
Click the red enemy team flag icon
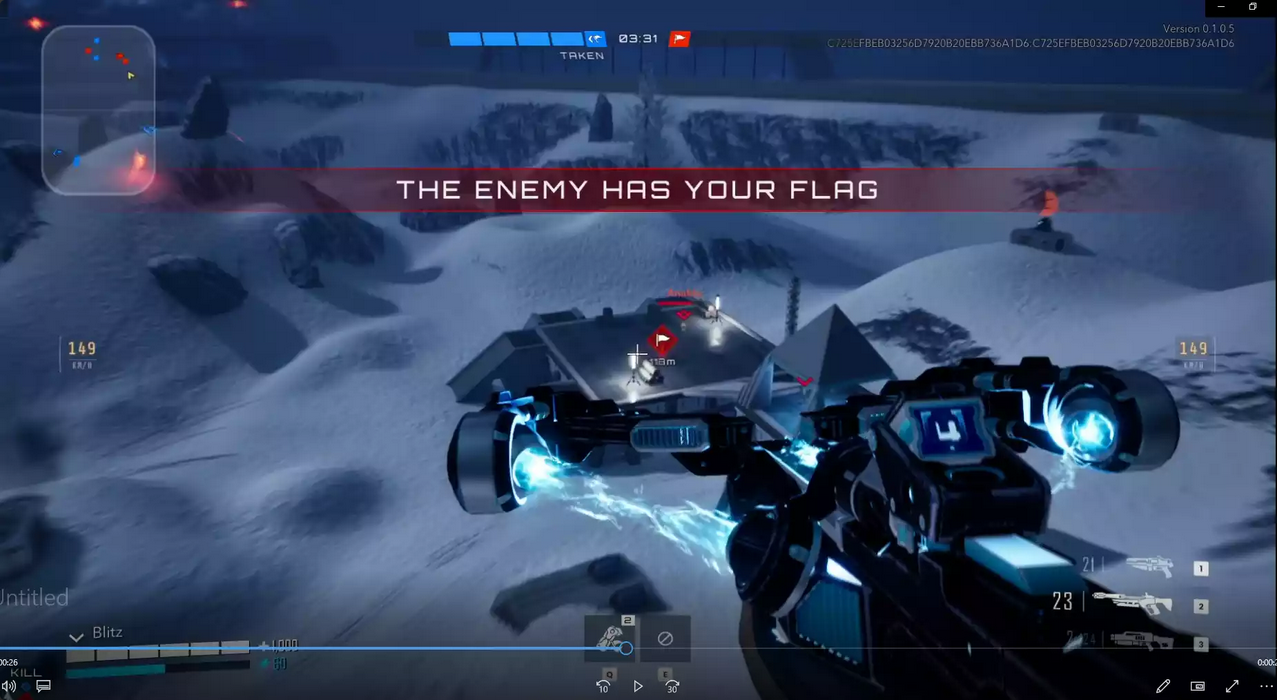[680, 39]
